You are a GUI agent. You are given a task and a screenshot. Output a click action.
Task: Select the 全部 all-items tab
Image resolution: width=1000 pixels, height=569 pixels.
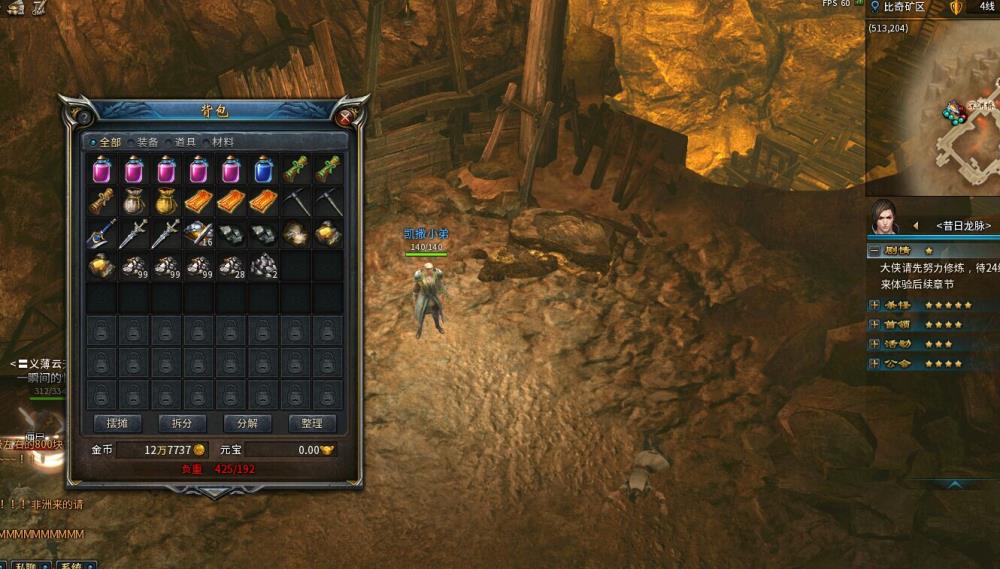(x=108, y=142)
